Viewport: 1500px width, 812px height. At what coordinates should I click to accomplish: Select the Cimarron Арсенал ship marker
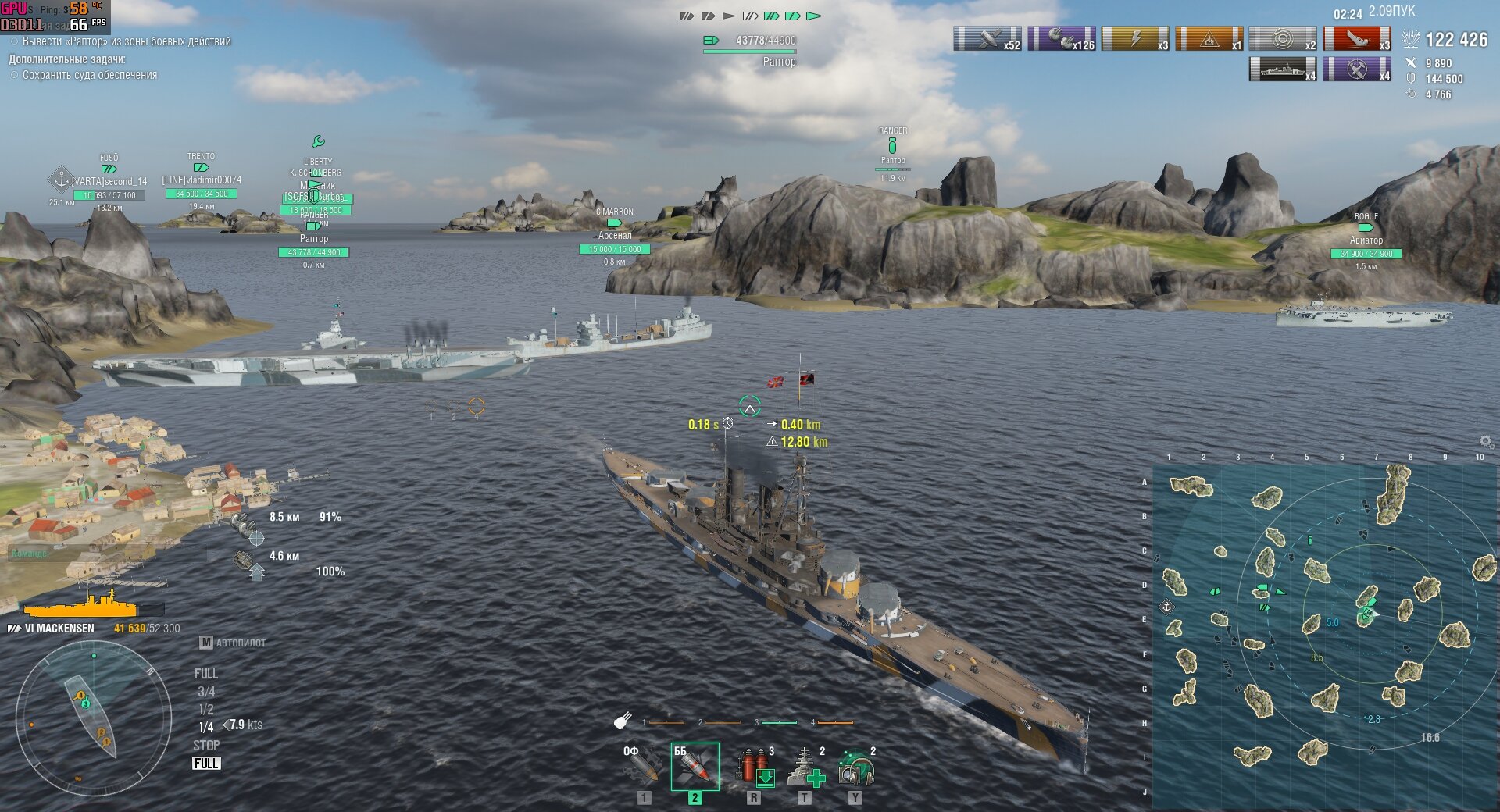pyautogui.click(x=615, y=236)
